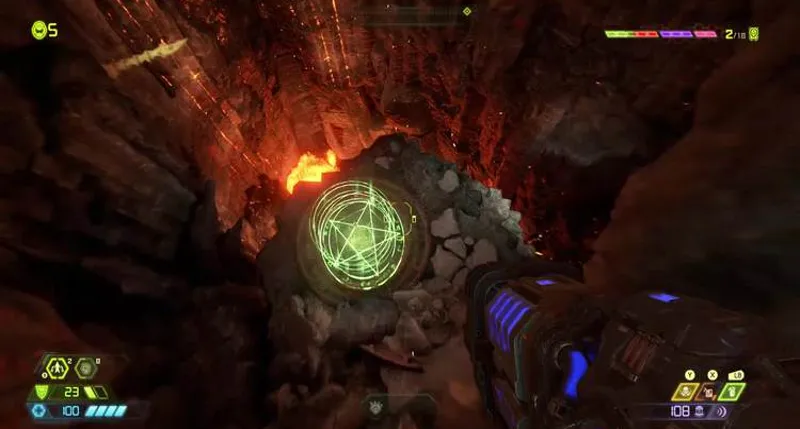
Task: Select the dimmed grey hexagon icon
Action: [84, 367]
